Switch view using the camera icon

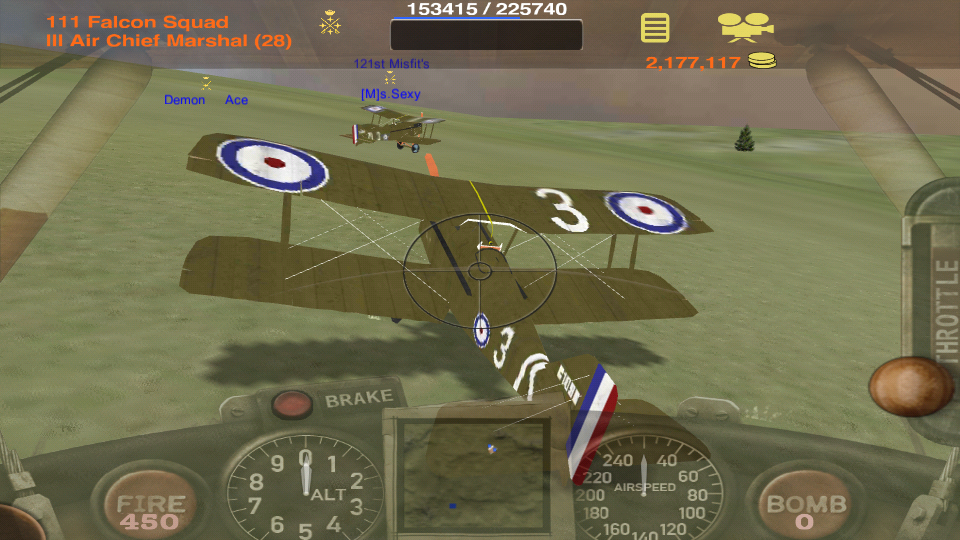click(744, 26)
